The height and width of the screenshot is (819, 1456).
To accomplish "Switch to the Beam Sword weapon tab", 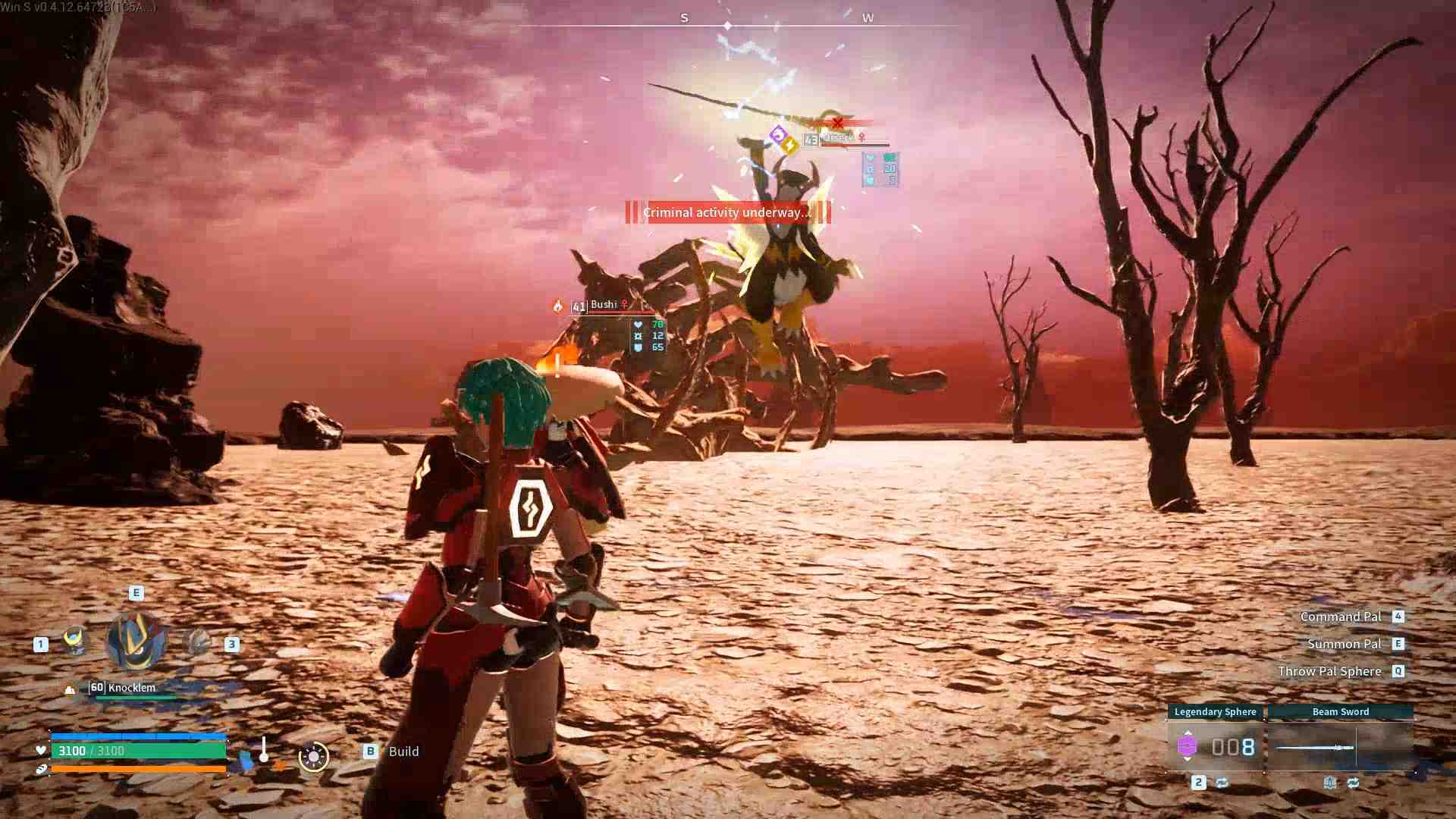I will coord(1341,712).
